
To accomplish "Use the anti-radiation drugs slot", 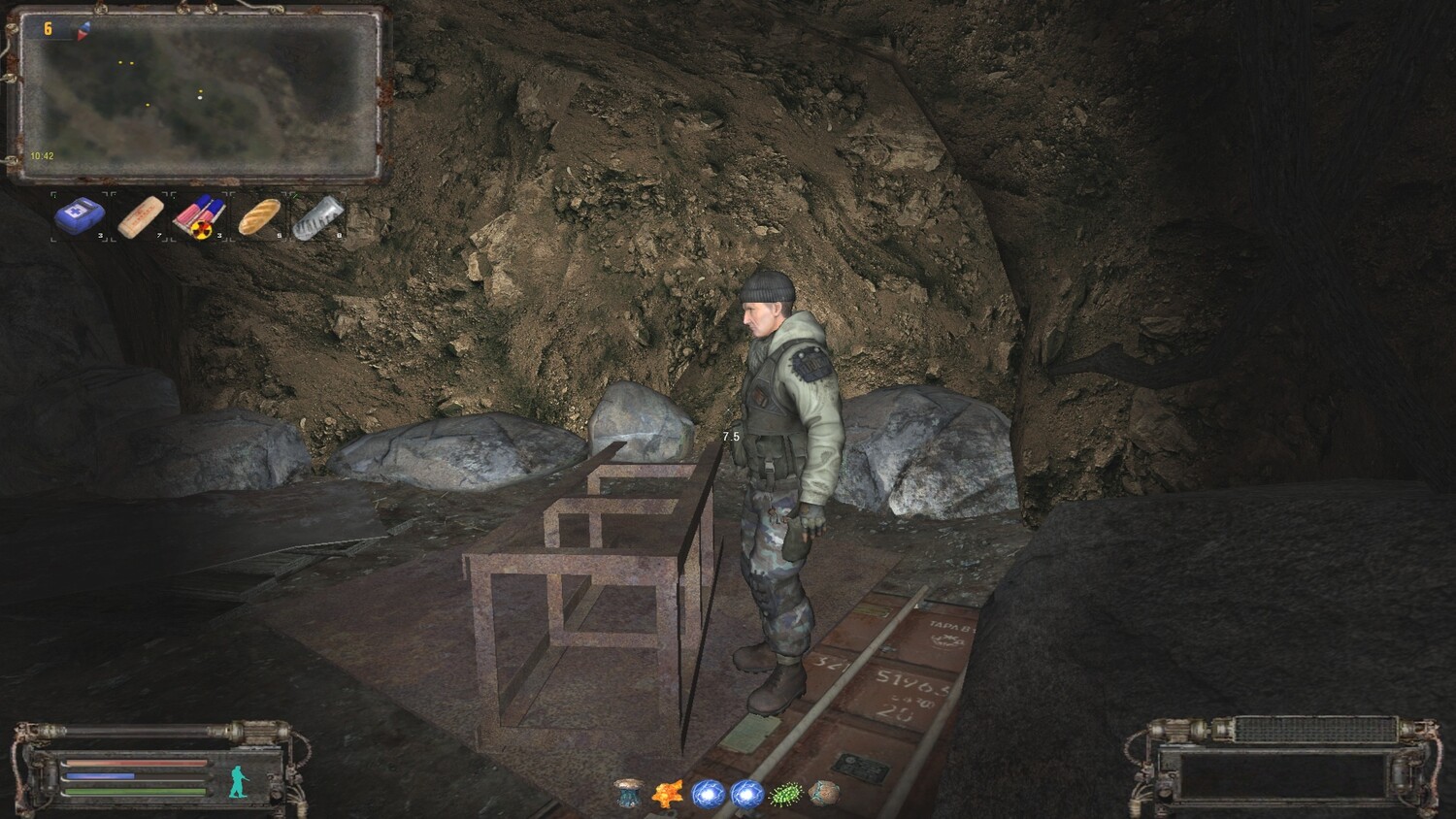I will tap(200, 216).
